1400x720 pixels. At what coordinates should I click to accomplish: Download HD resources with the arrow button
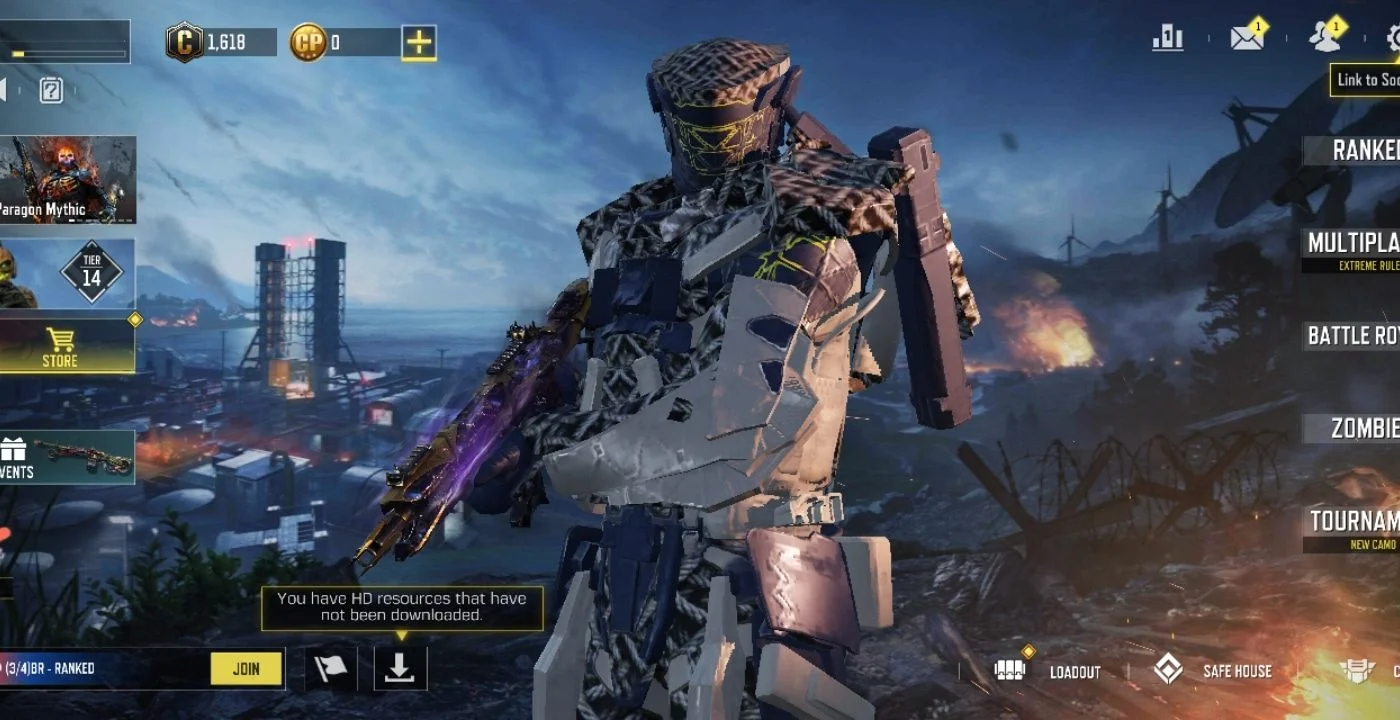(400, 669)
